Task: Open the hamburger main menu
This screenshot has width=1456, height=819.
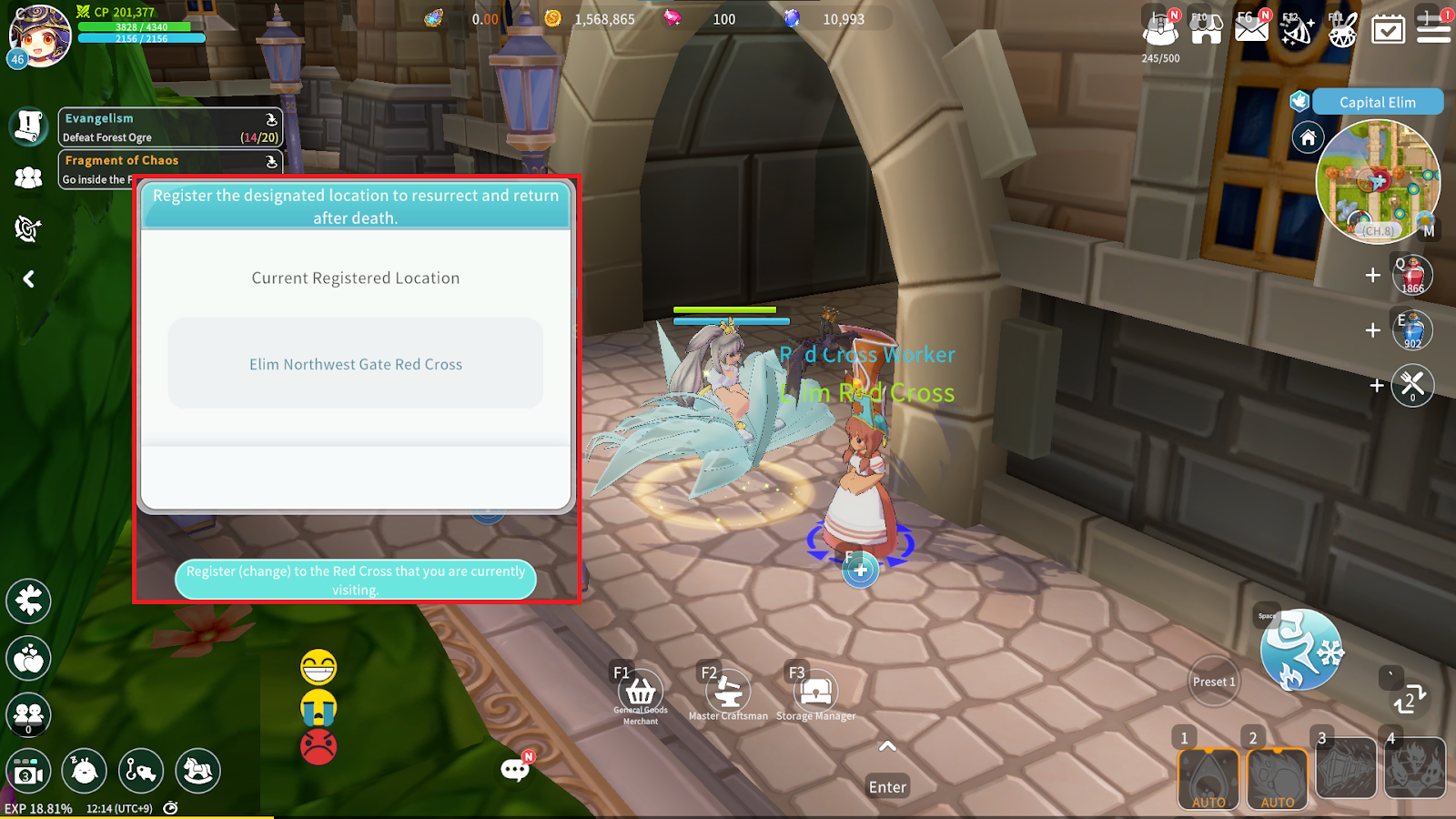Action: [x=1433, y=28]
